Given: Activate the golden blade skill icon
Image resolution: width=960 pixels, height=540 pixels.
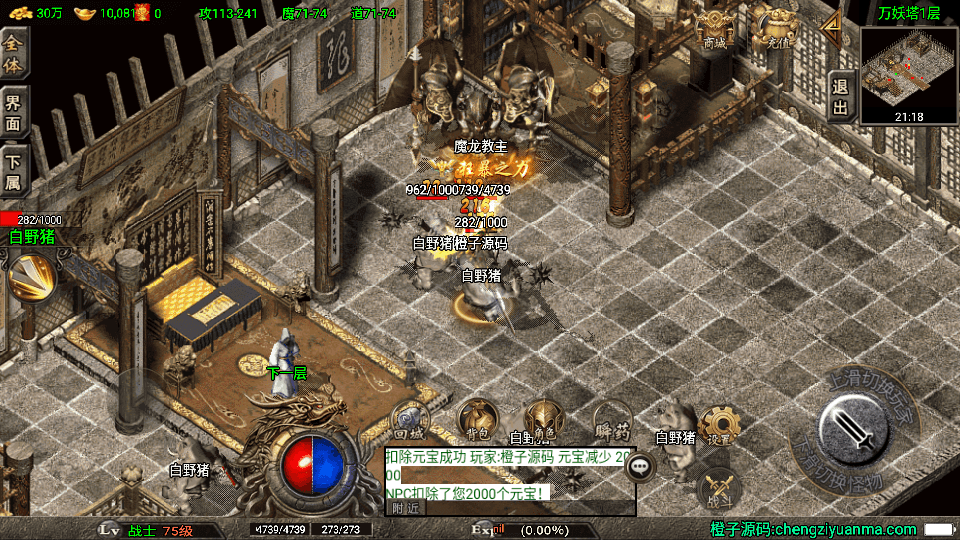Looking at the screenshot, I should tap(29, 278).
